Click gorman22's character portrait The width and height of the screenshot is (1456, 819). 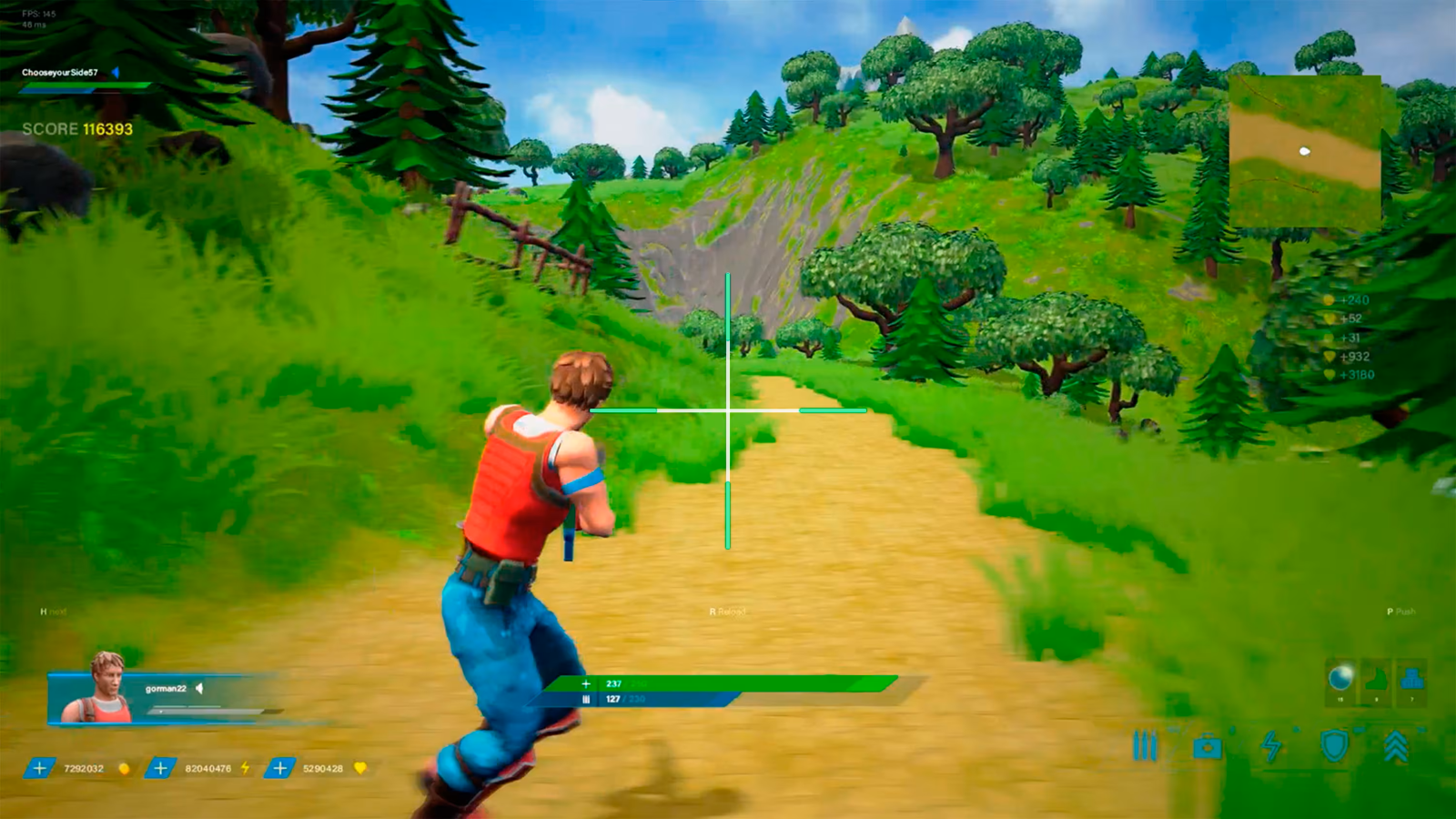tap(107, 689)
